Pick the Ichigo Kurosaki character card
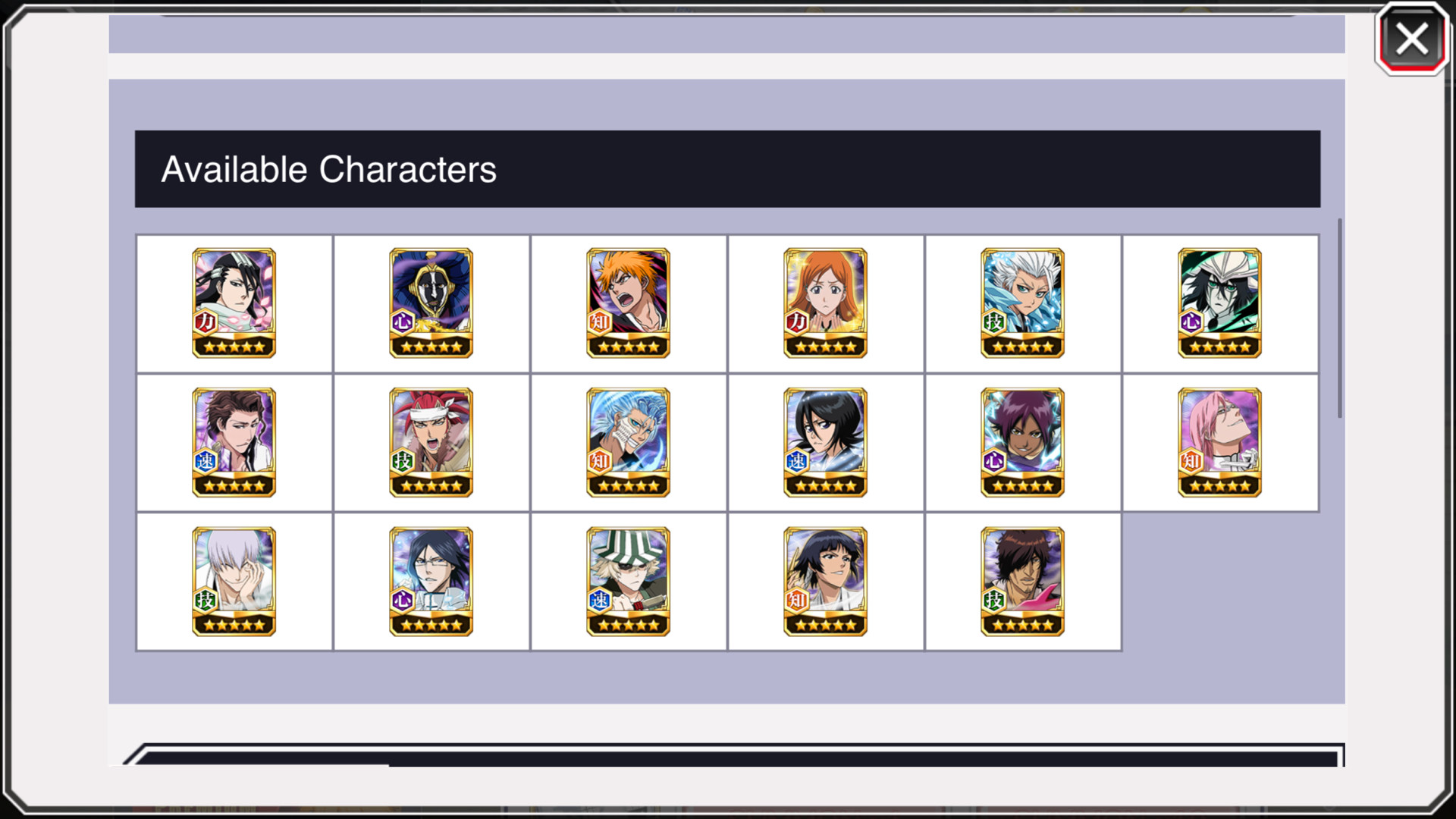 (x=628, y=302)
